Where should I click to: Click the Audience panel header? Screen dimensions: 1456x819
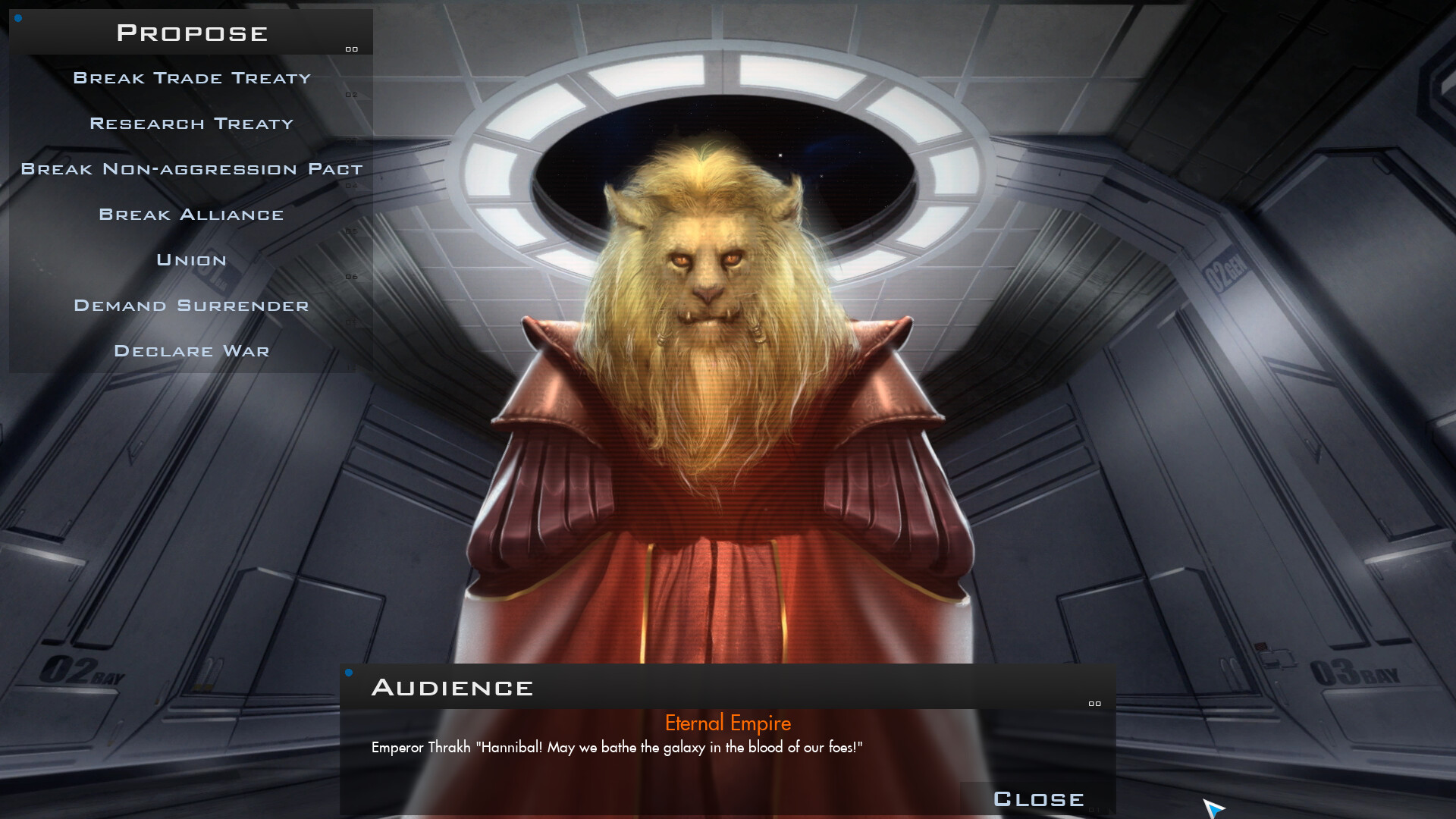[x=453, y=687]
